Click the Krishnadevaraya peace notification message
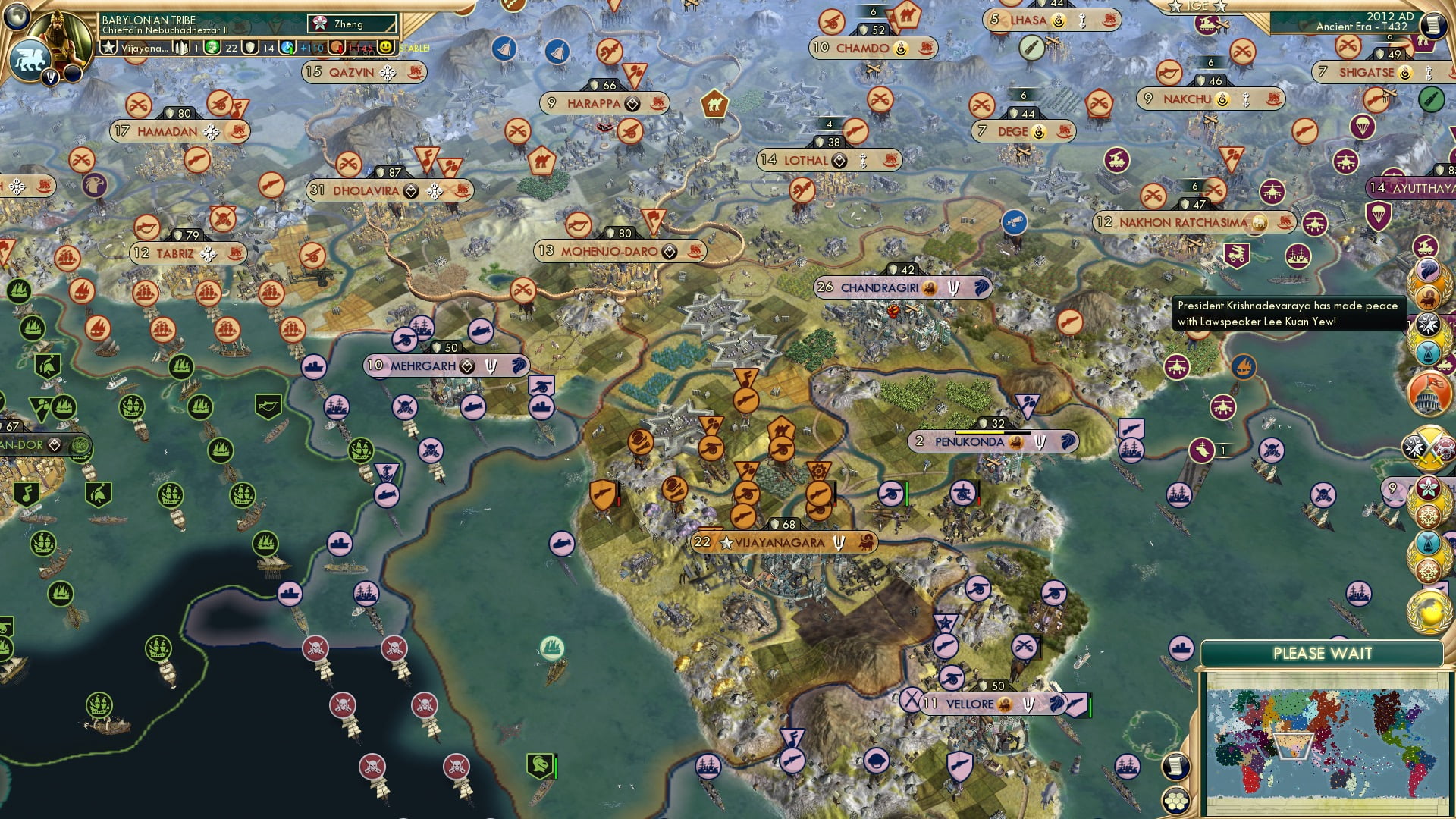 (x=1289, y=313)
